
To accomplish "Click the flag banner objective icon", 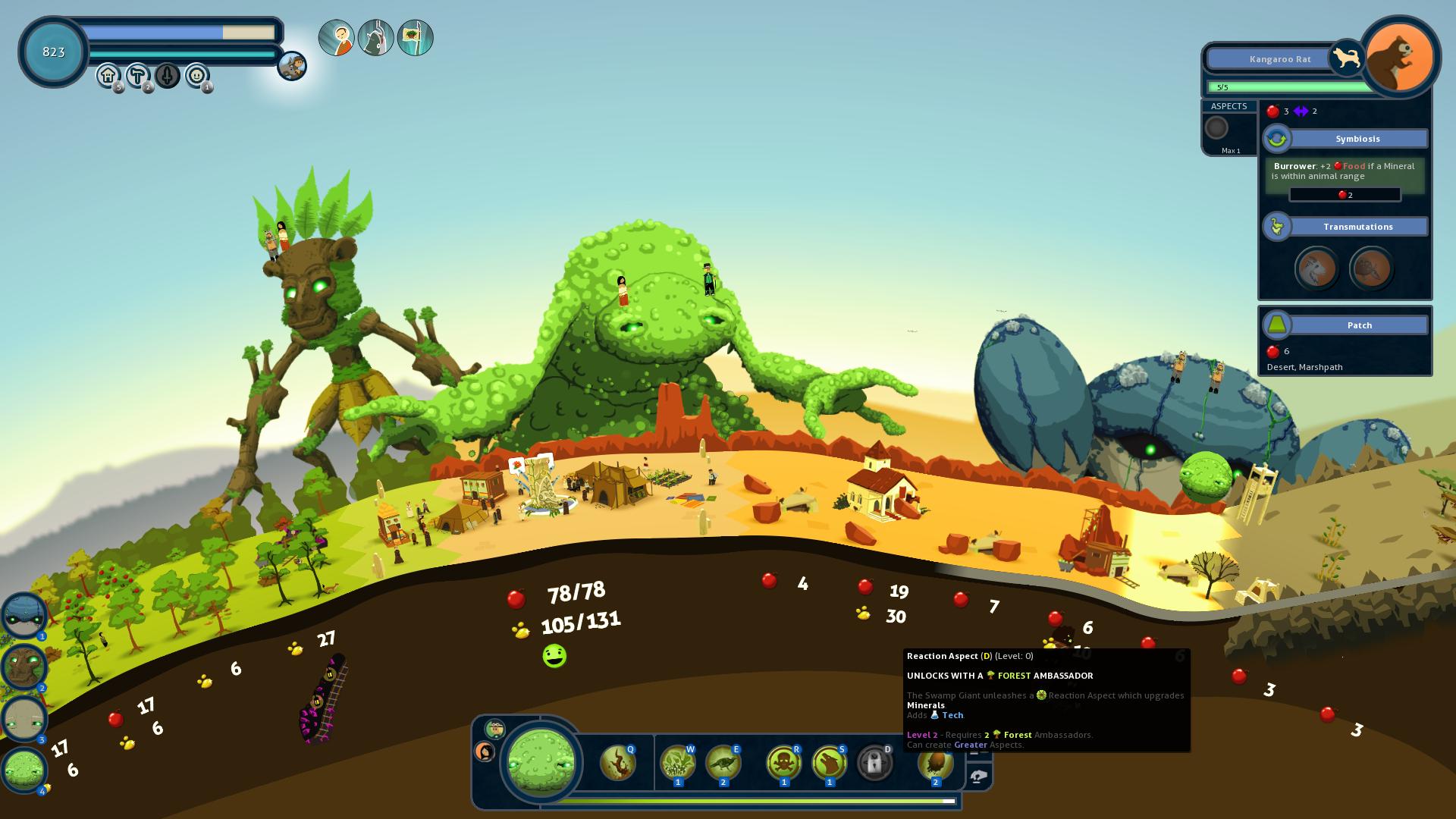I will (x=415, y=38).
